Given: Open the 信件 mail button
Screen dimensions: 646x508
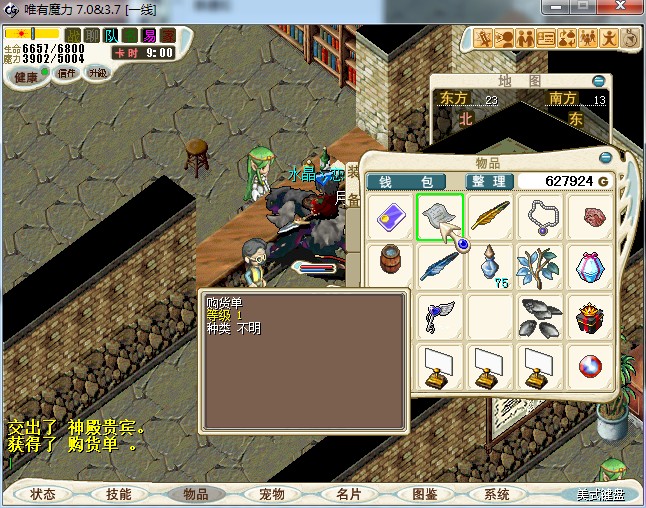Looking at the screenshot, I should coord(67,74).
